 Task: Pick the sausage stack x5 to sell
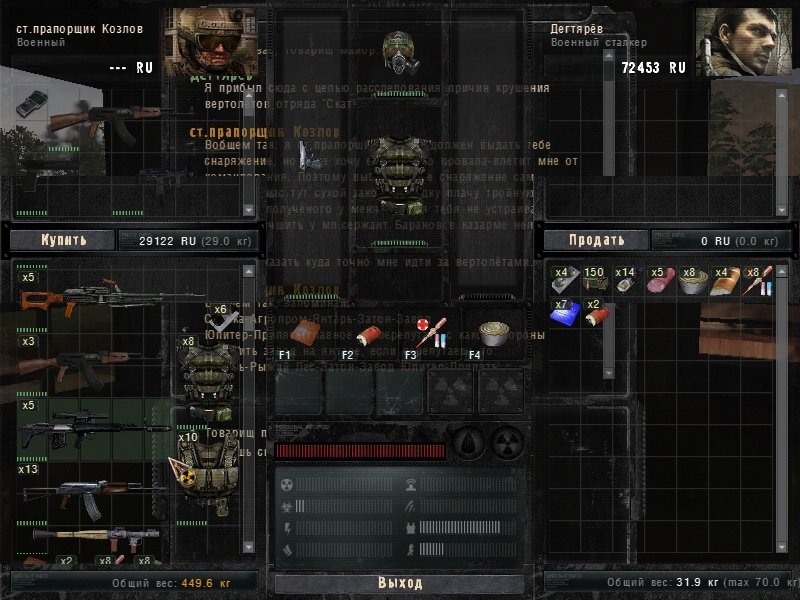pos(658,284)
